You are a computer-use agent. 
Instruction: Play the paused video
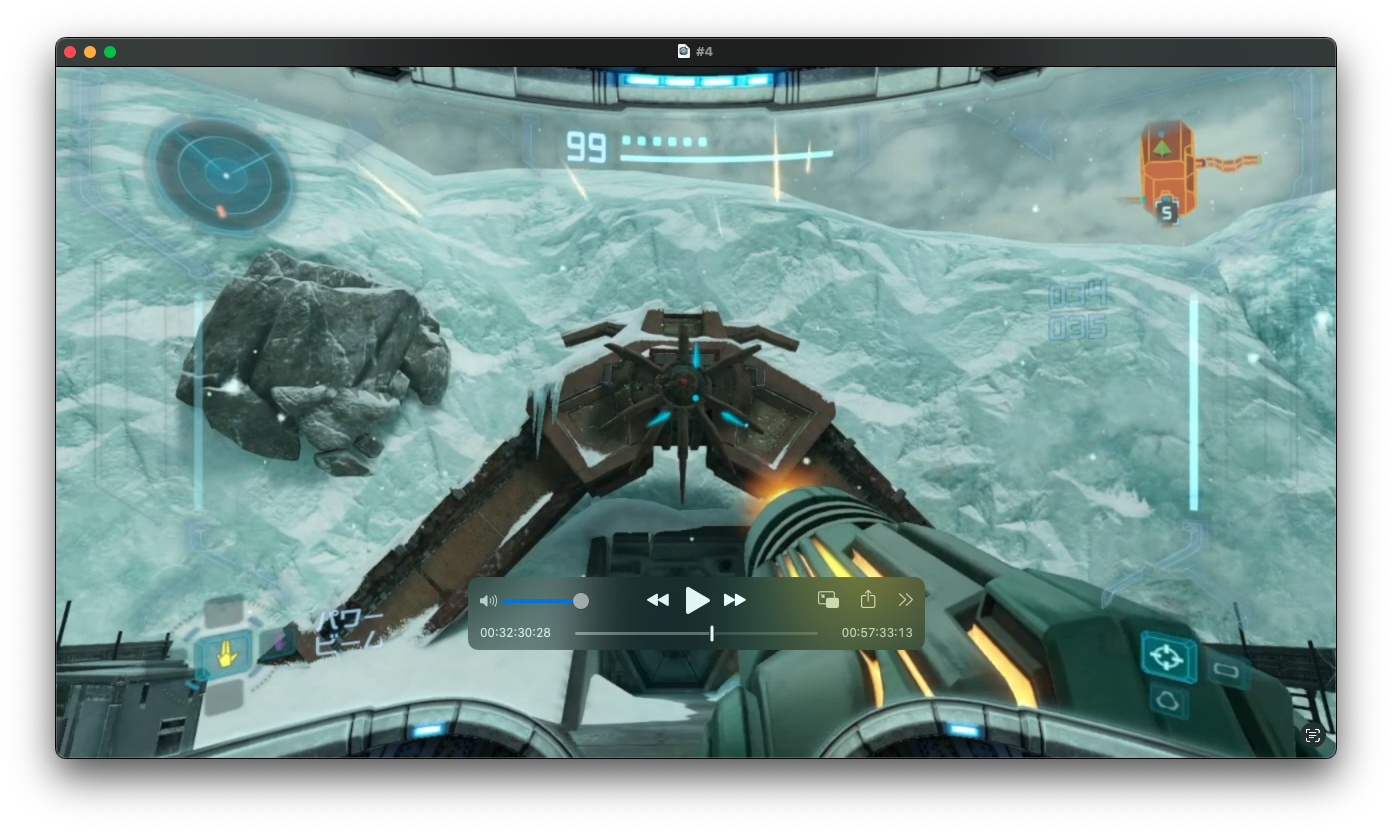(696, 600)
